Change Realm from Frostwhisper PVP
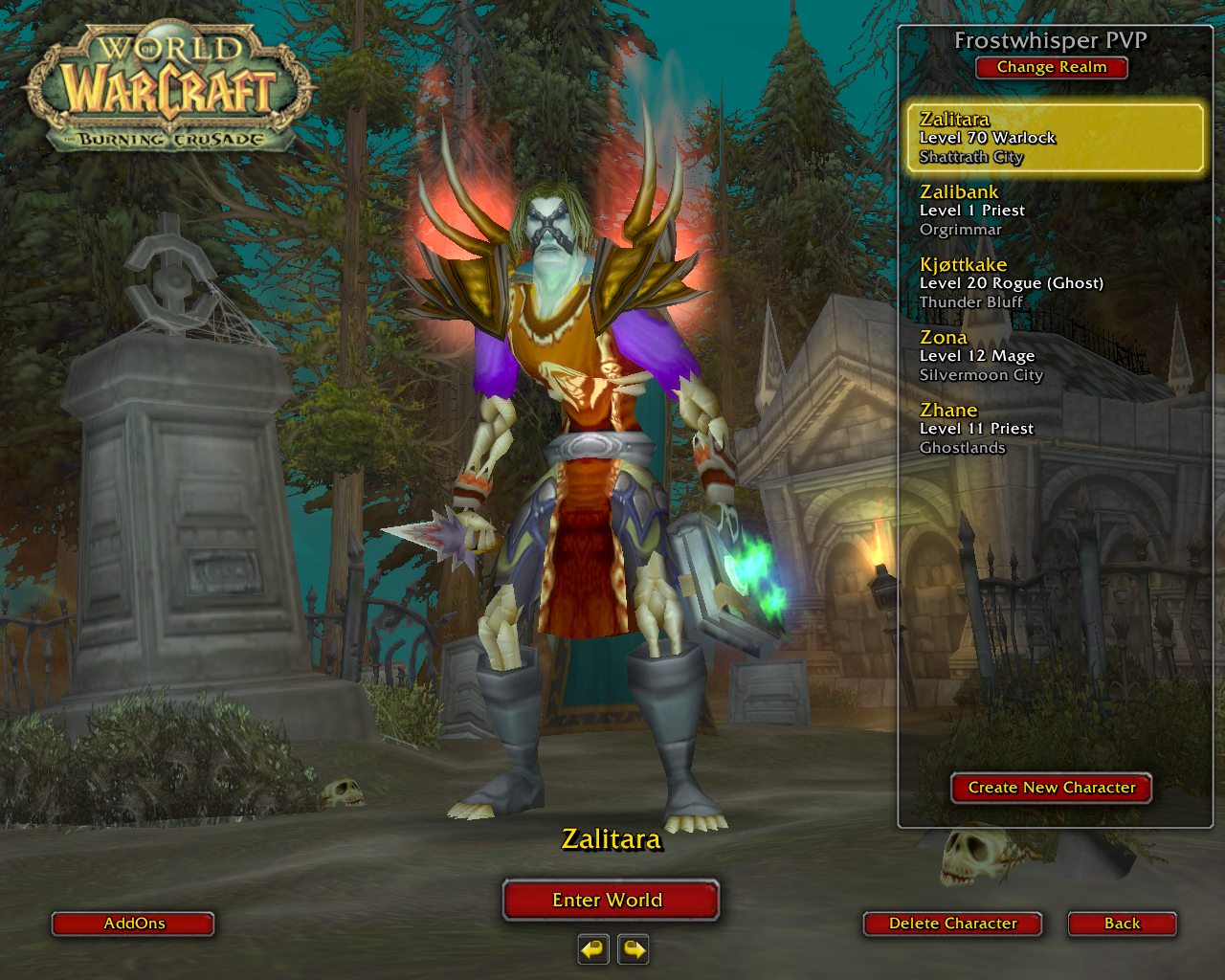 [x=1051, y=68]
